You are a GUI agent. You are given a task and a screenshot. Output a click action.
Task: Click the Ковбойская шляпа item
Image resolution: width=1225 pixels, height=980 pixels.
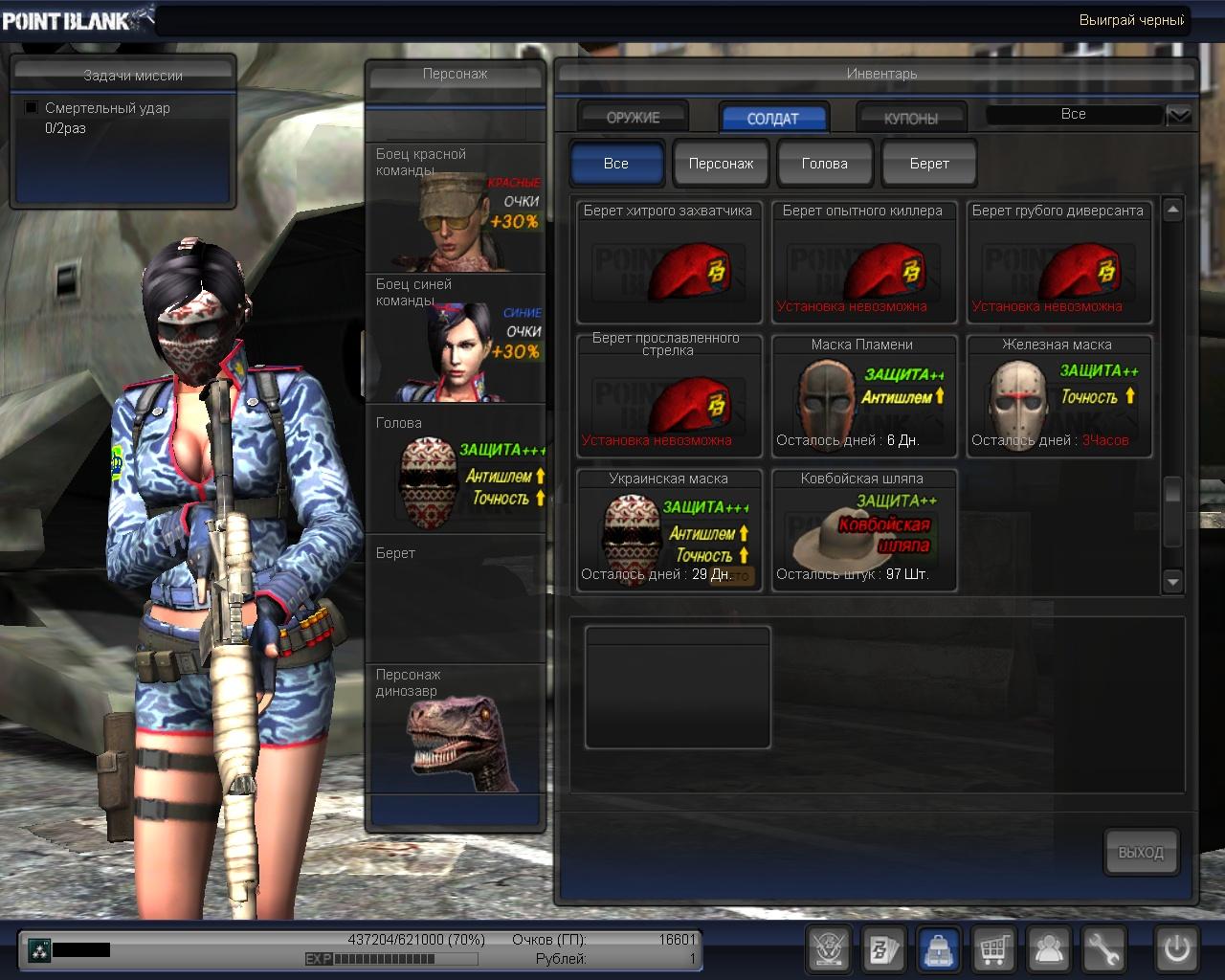coord(863,530)
